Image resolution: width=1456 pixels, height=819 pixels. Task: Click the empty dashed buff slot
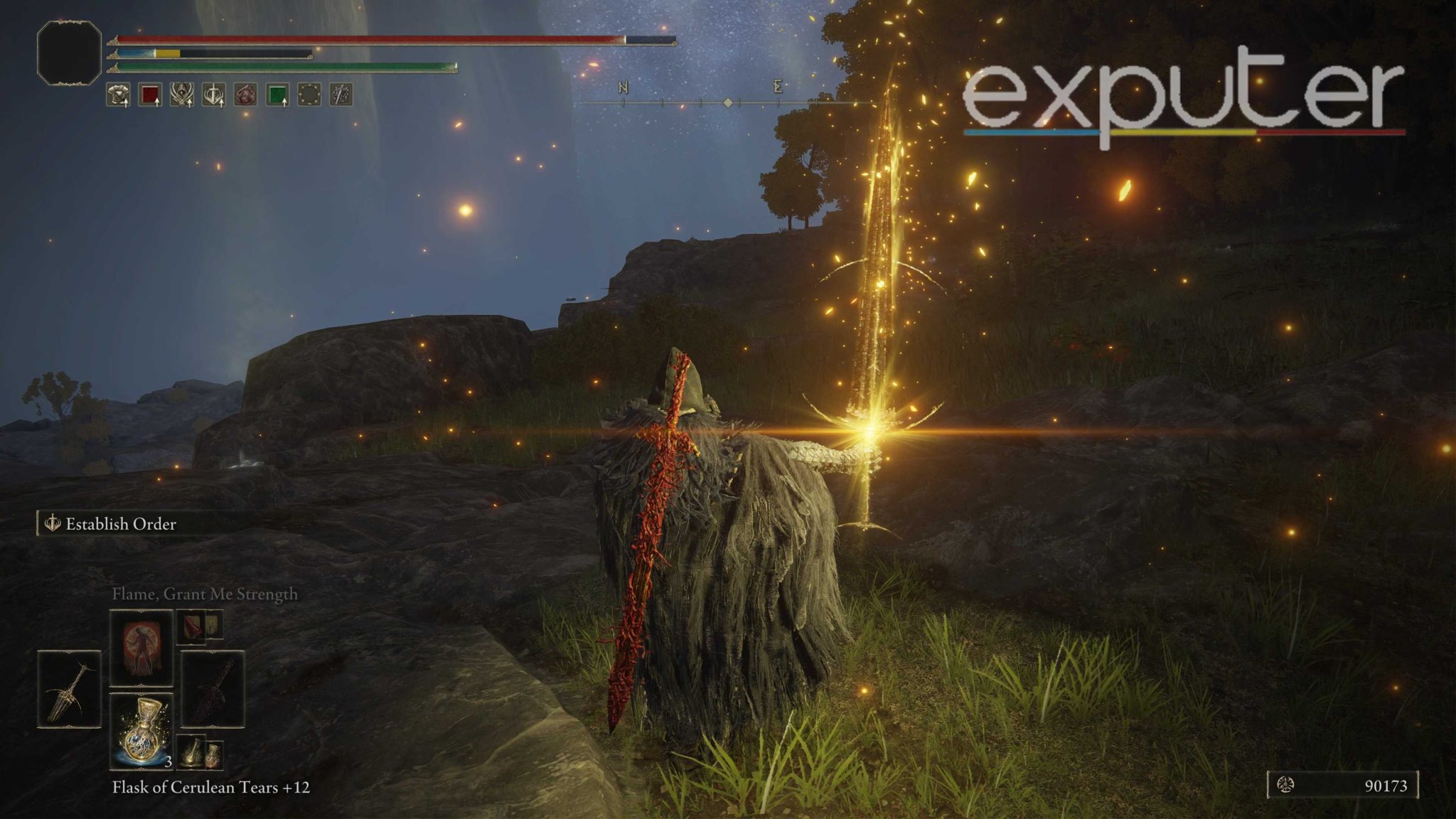point(309,95)
